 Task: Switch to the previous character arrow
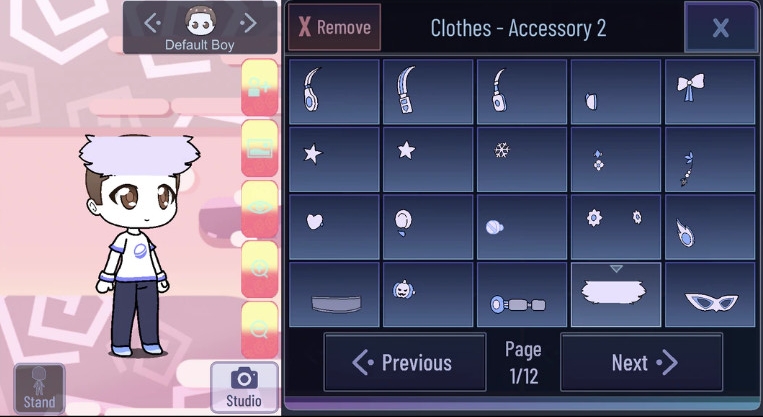tap(152, 22)
